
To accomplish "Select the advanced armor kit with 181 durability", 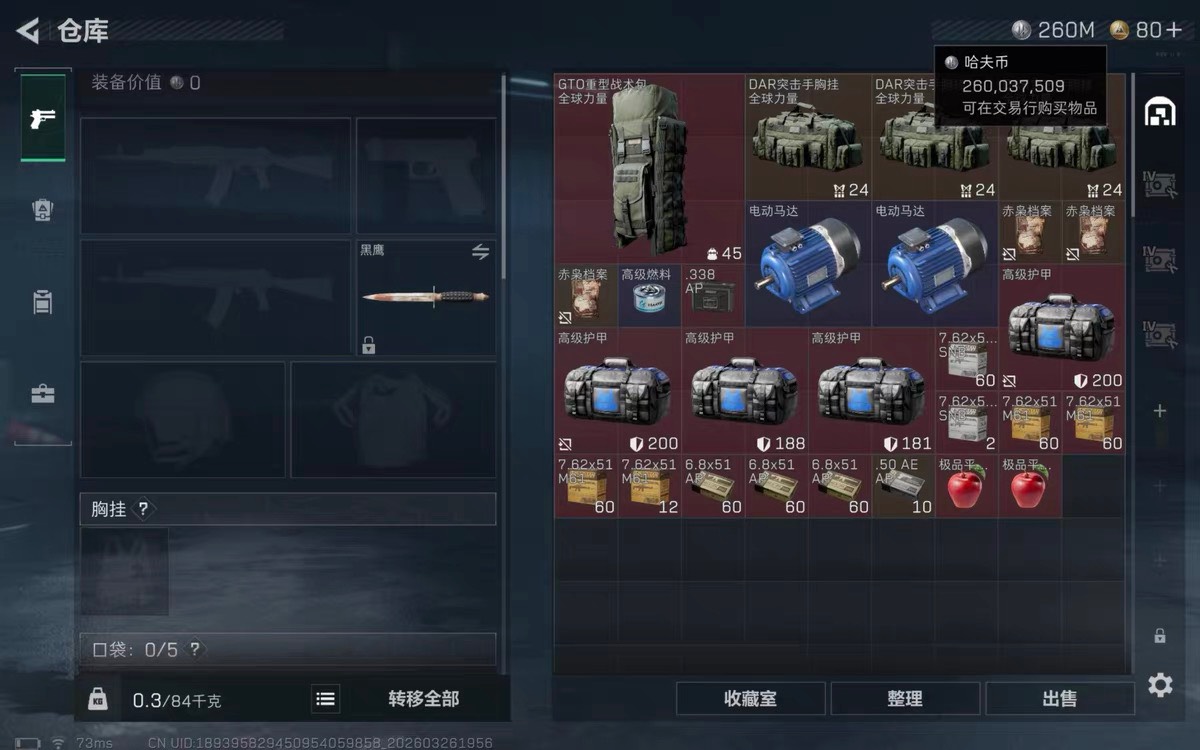I will [871, 391].
